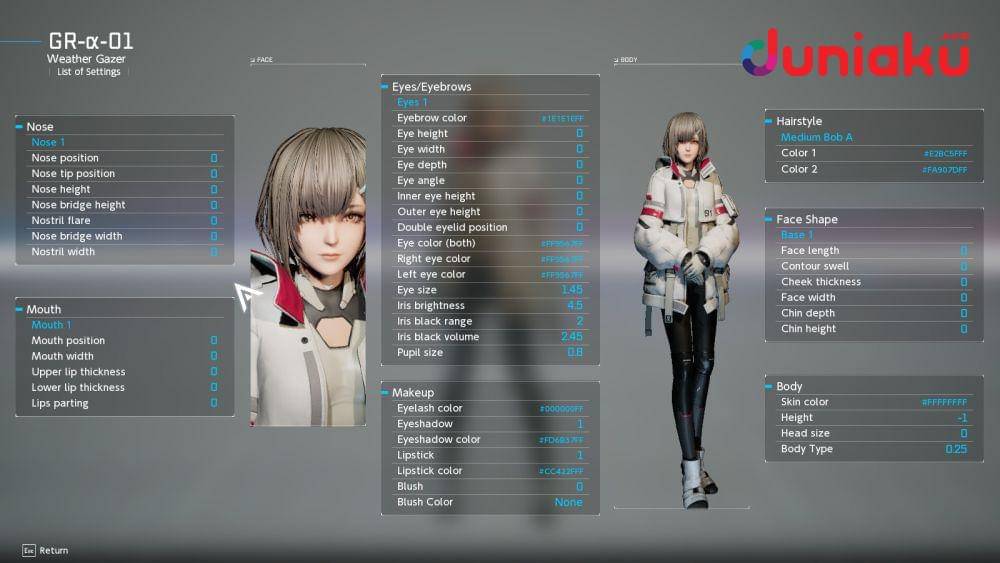Select the Lipstick color row
Image resolution: width=1000 pixels, height=563 pixels.
click(x=490, y=471)
